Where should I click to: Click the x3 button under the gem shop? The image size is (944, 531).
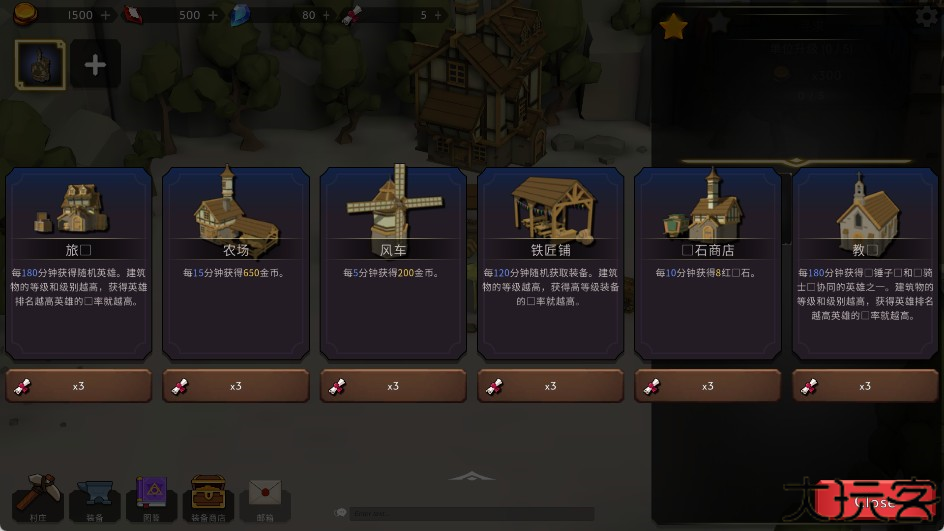[x=708, y=386]
